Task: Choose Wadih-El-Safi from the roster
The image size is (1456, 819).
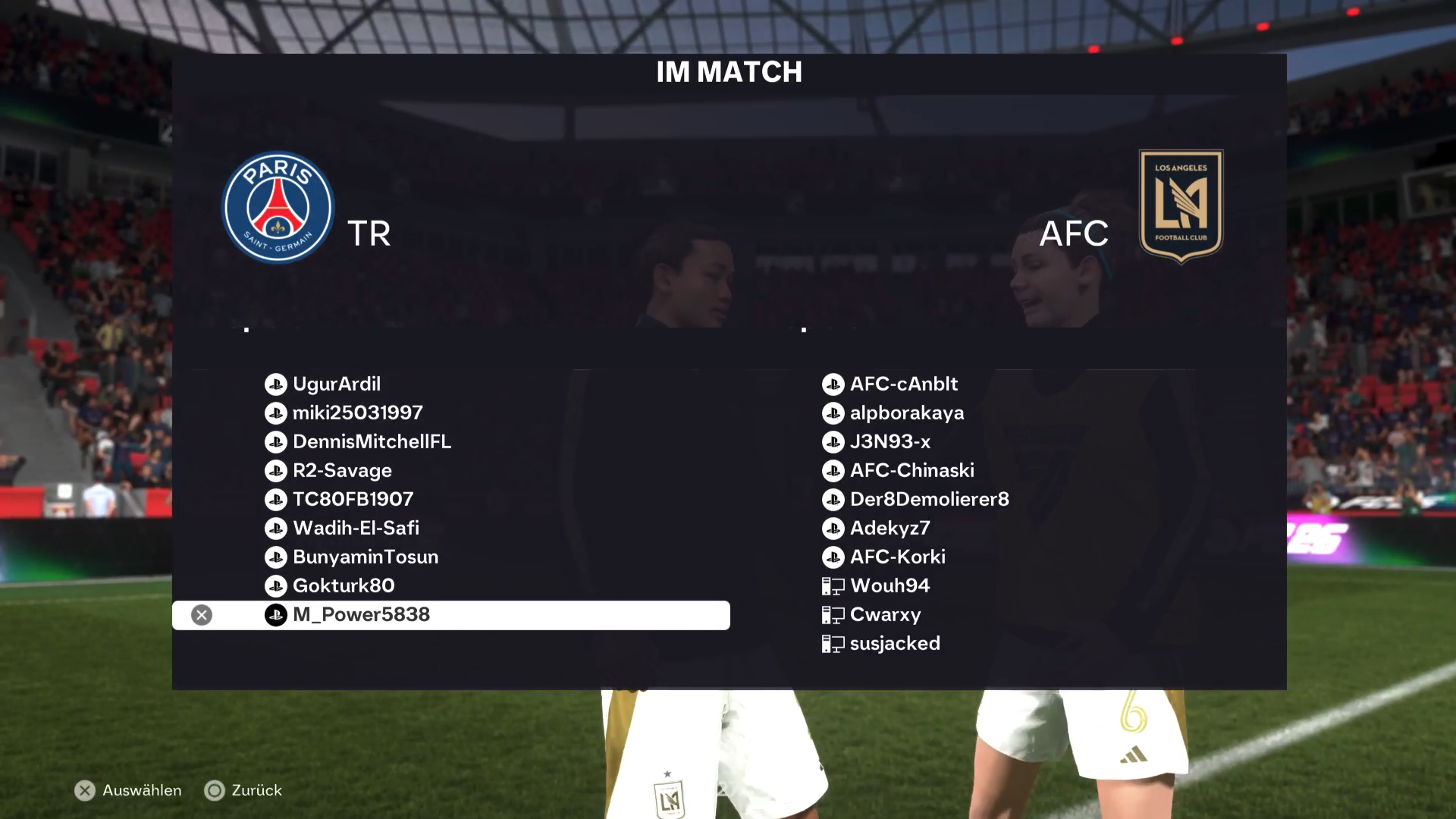Action: (x=356, y=529)
